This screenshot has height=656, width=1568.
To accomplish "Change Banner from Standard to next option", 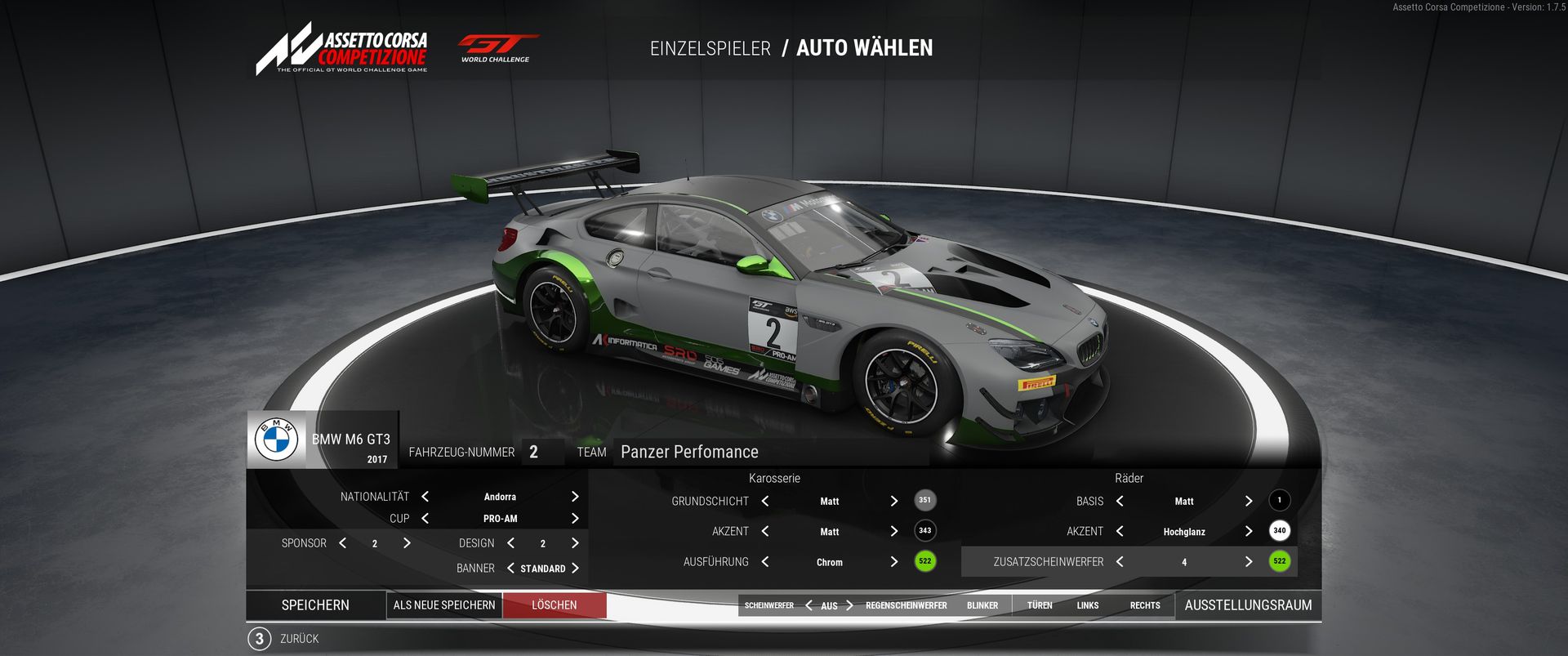I will (x=575, y=569).
